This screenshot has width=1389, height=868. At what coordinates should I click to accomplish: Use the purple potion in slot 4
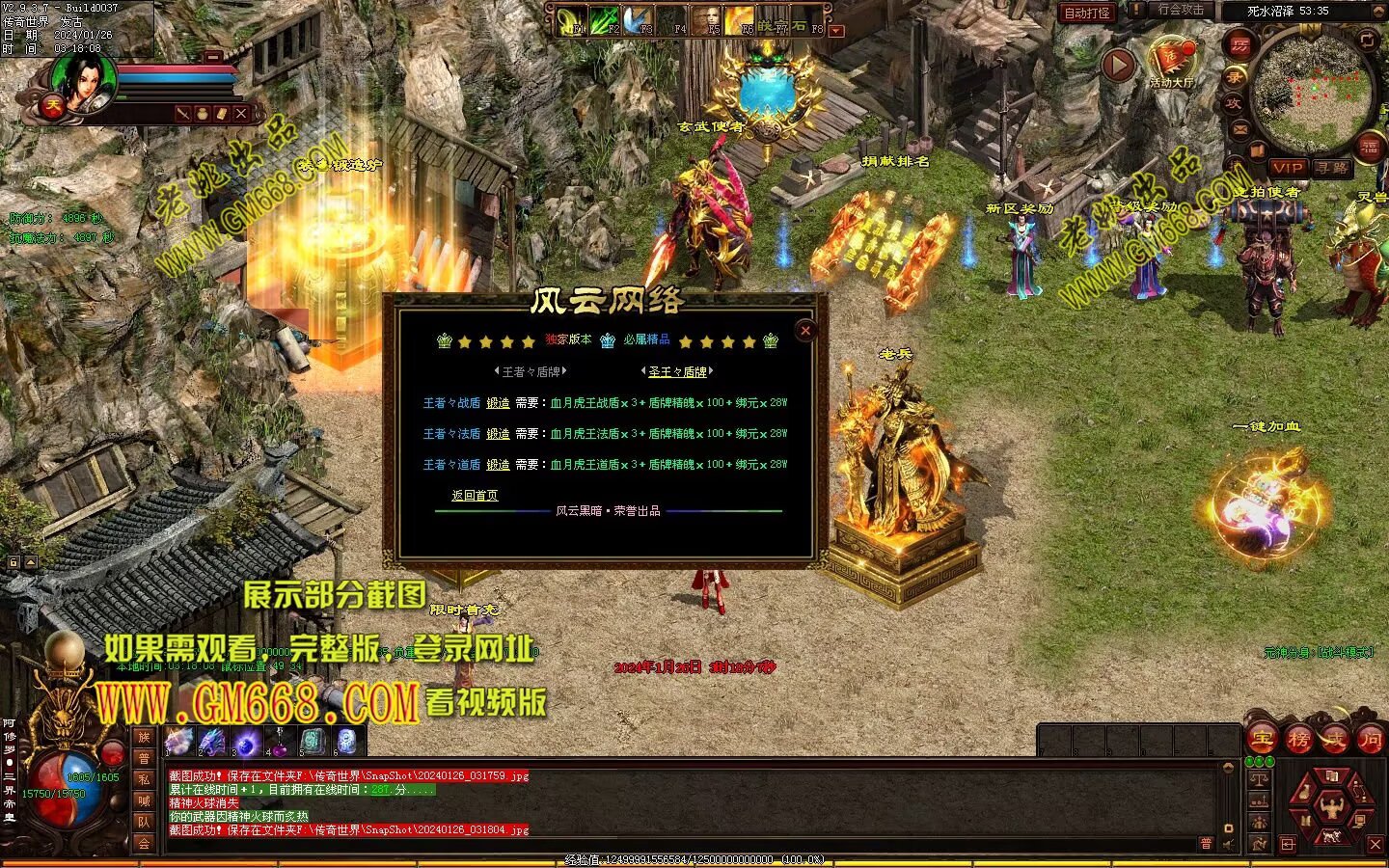pyautogui.click(x=279, y=741)
